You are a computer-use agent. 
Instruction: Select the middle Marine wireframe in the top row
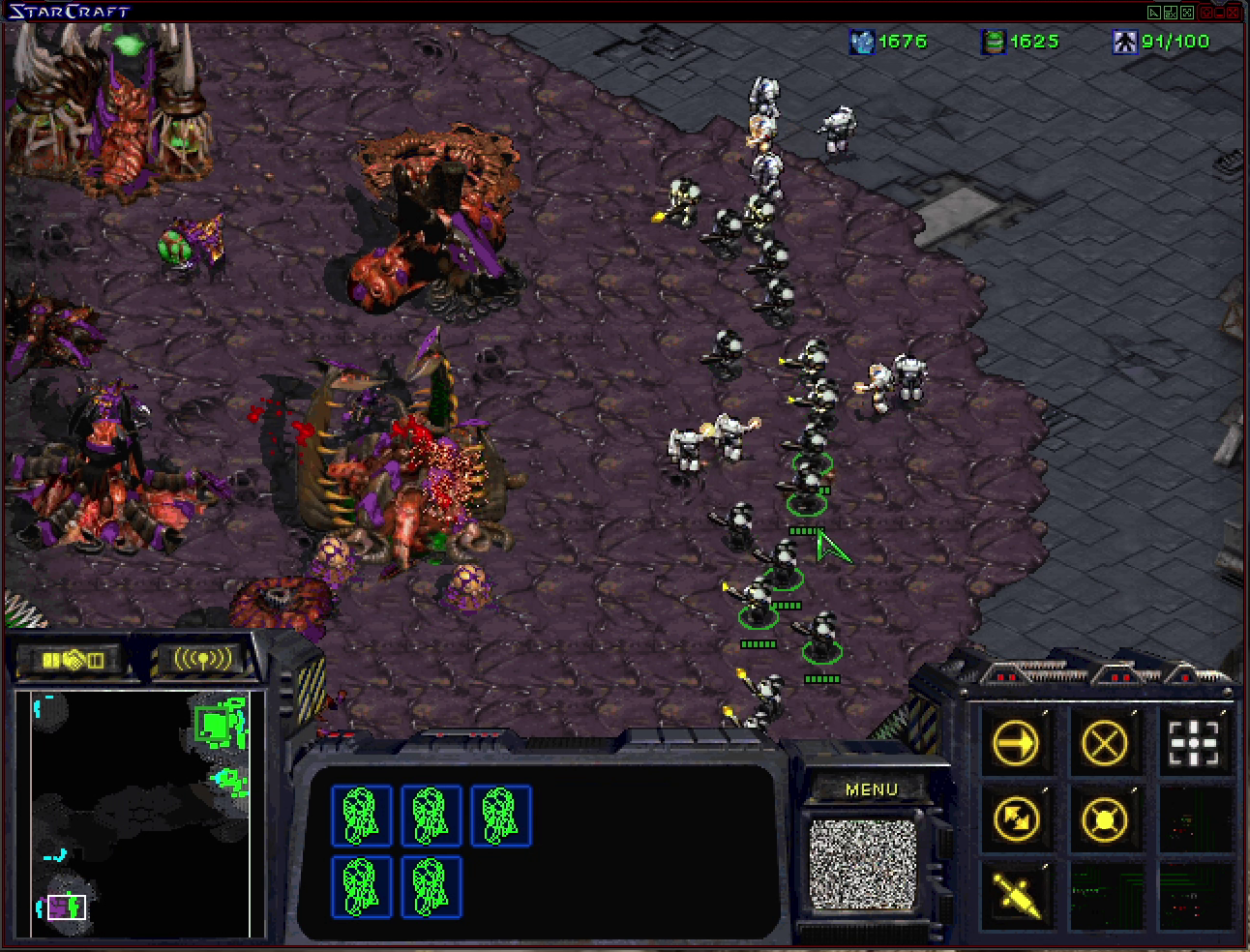tap(432, 816)
